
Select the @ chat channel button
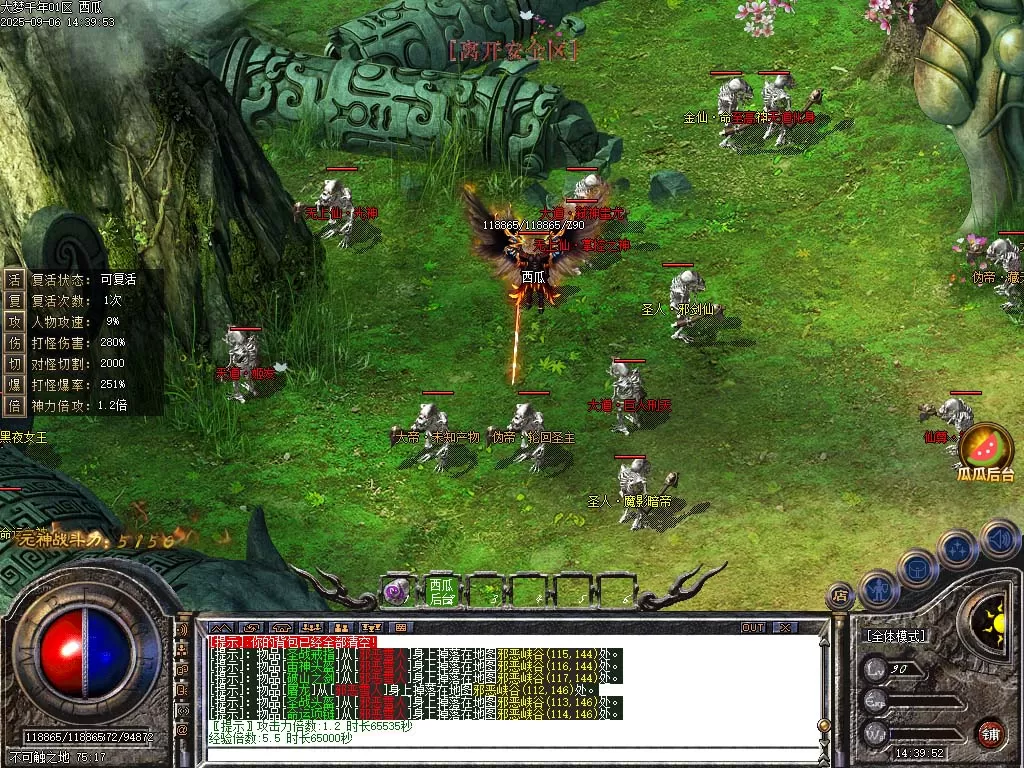tap(183, 730)
